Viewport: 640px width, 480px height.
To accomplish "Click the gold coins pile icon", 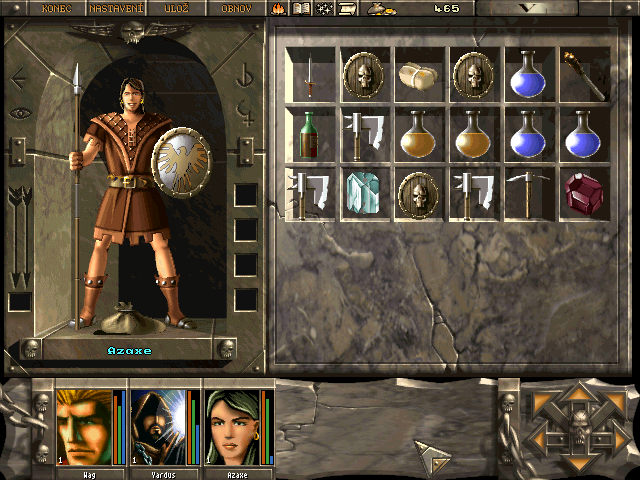I will (x=380, y=9).
